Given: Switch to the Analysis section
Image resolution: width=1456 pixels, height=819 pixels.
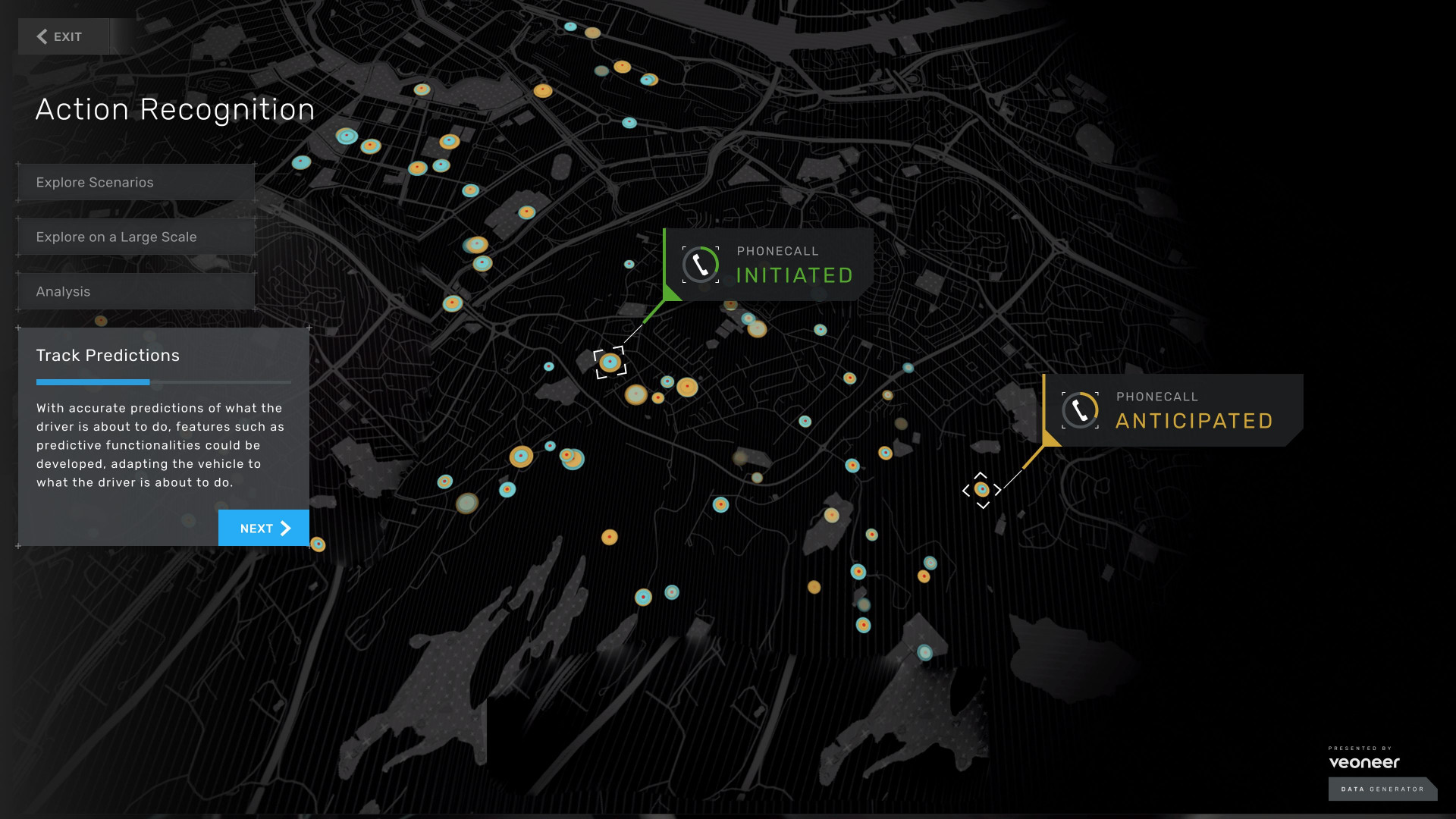Looking at the screenshot, I should (134, 291).
